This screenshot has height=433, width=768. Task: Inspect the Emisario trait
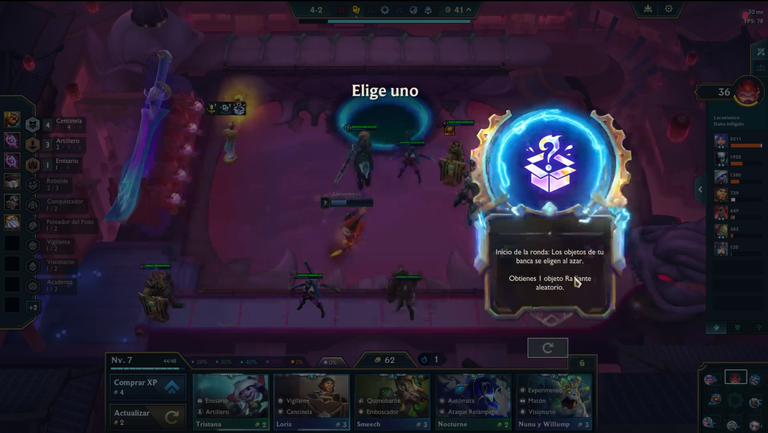point(33,165)
